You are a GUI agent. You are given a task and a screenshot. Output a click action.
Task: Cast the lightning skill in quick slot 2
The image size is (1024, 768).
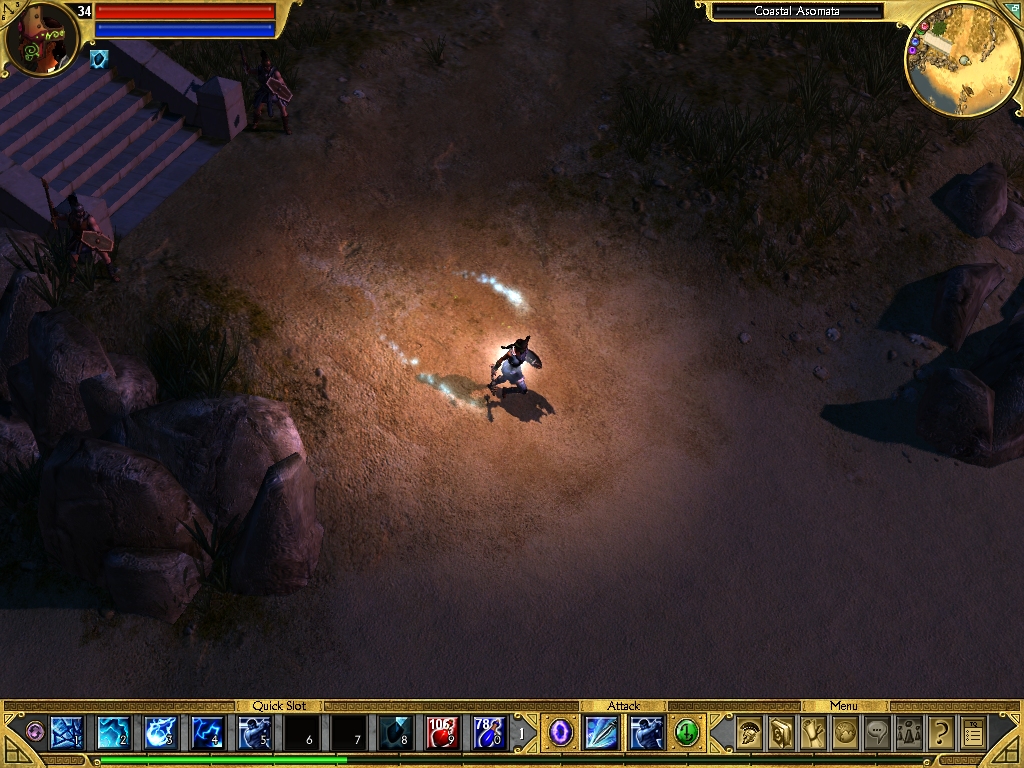tap(113, 733)
